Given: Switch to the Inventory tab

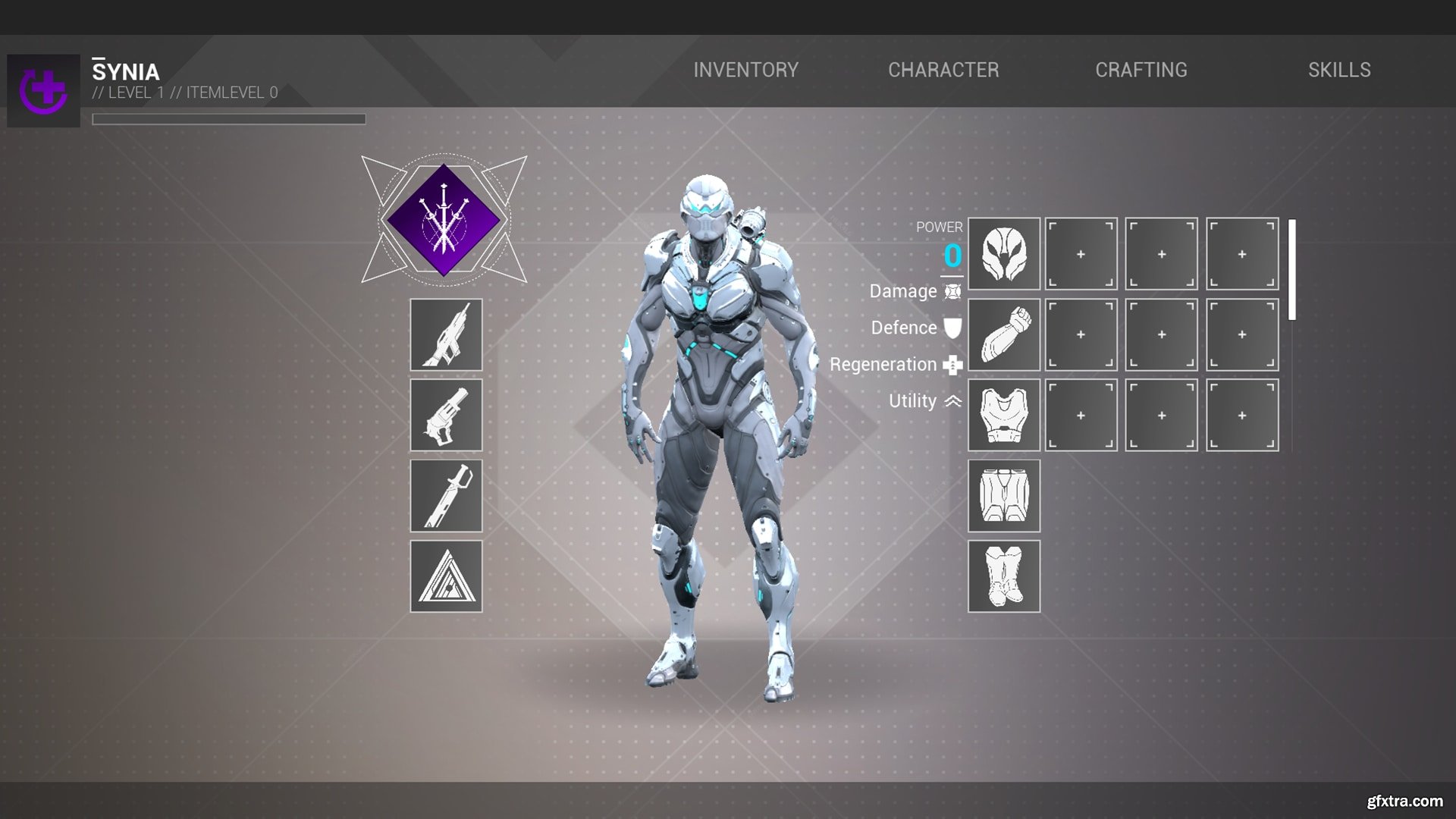Looking at the screenshot, I should coord(745,70).
